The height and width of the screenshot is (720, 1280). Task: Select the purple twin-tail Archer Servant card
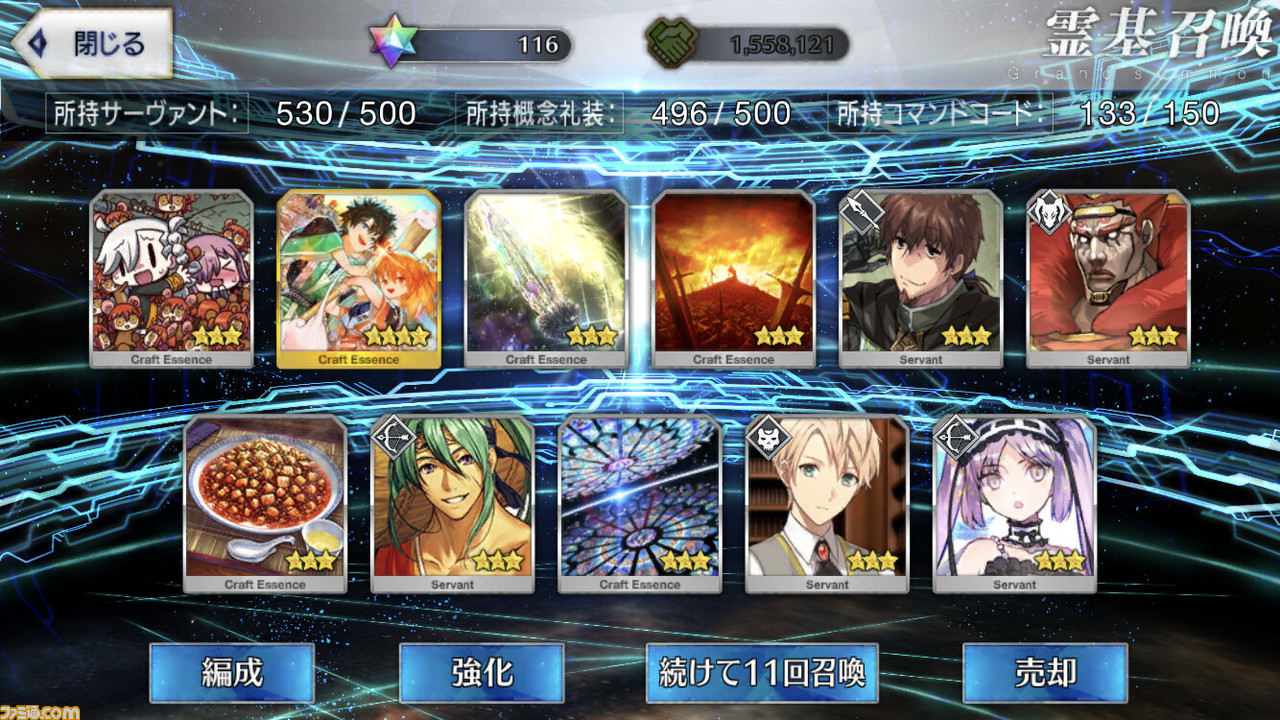1014,504
